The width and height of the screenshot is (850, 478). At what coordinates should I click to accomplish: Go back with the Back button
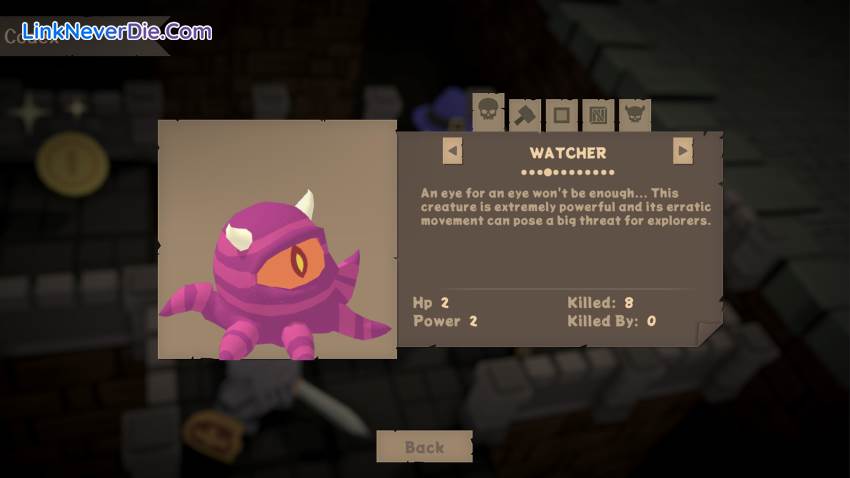click(x=424, y=447)
